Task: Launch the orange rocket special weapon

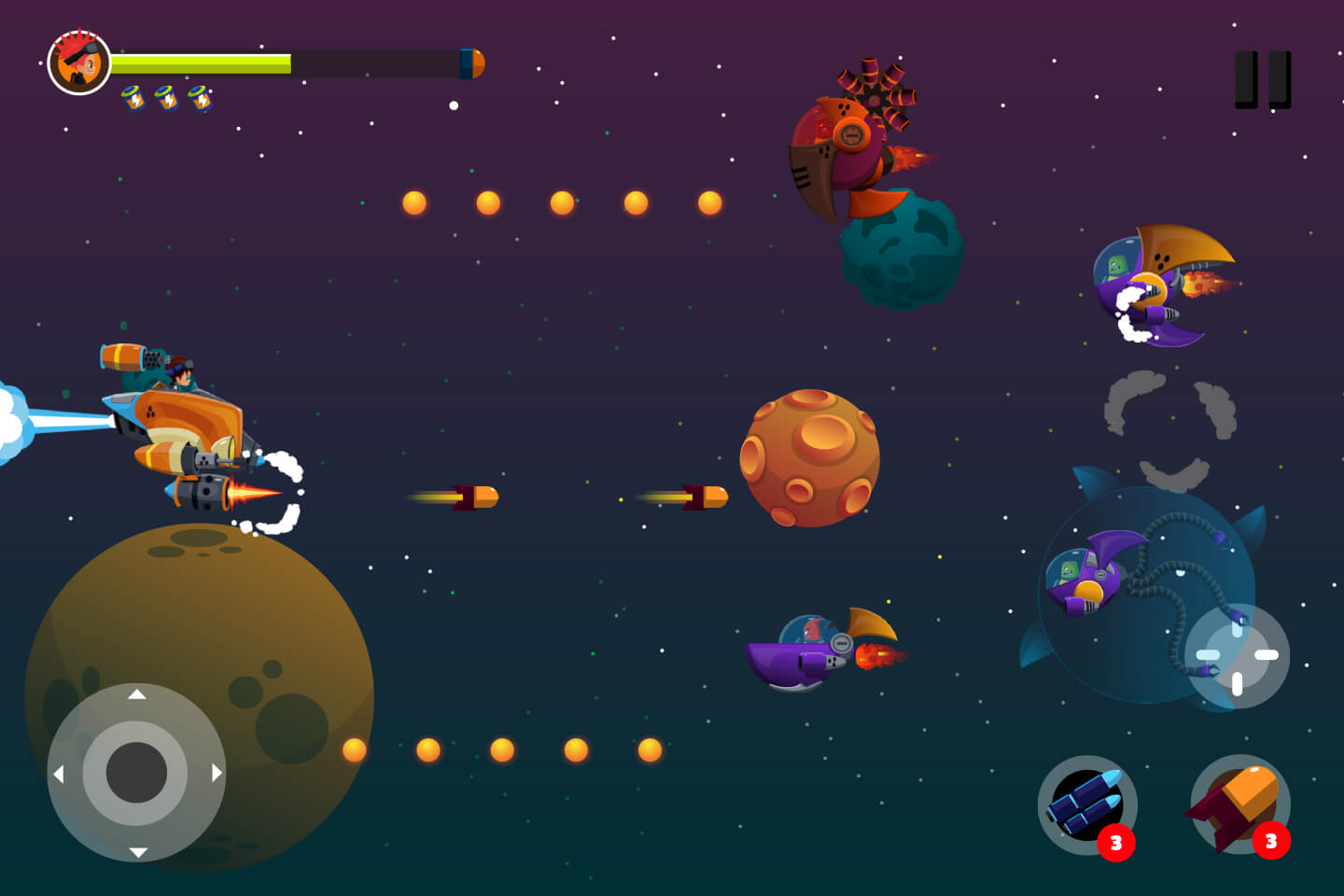Action: (x=1239, y=804)
